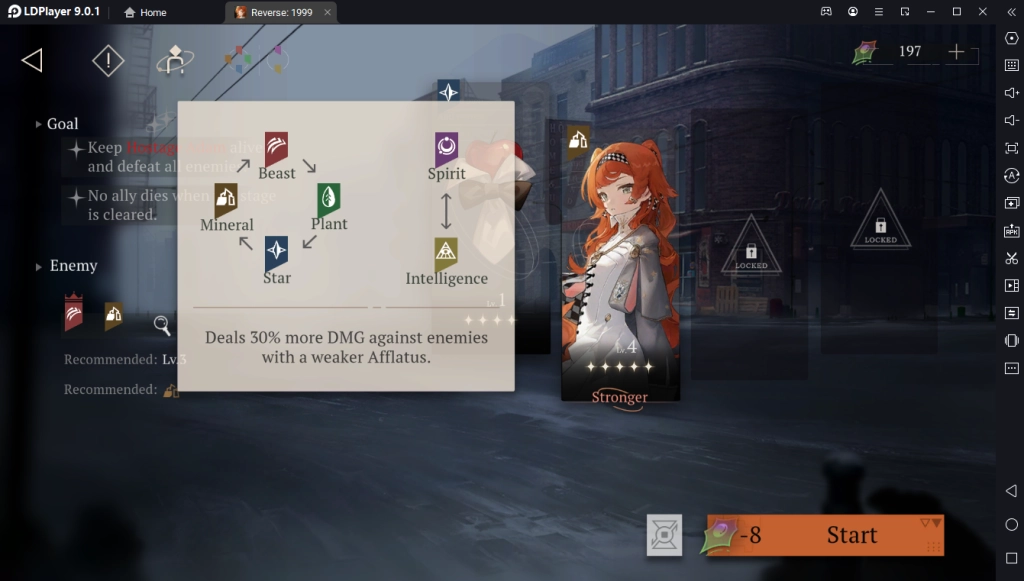Close the LDPlayer emulator window
Image resolution: width=1024 pixels, height=581 pixels.
tap(981, 12)
